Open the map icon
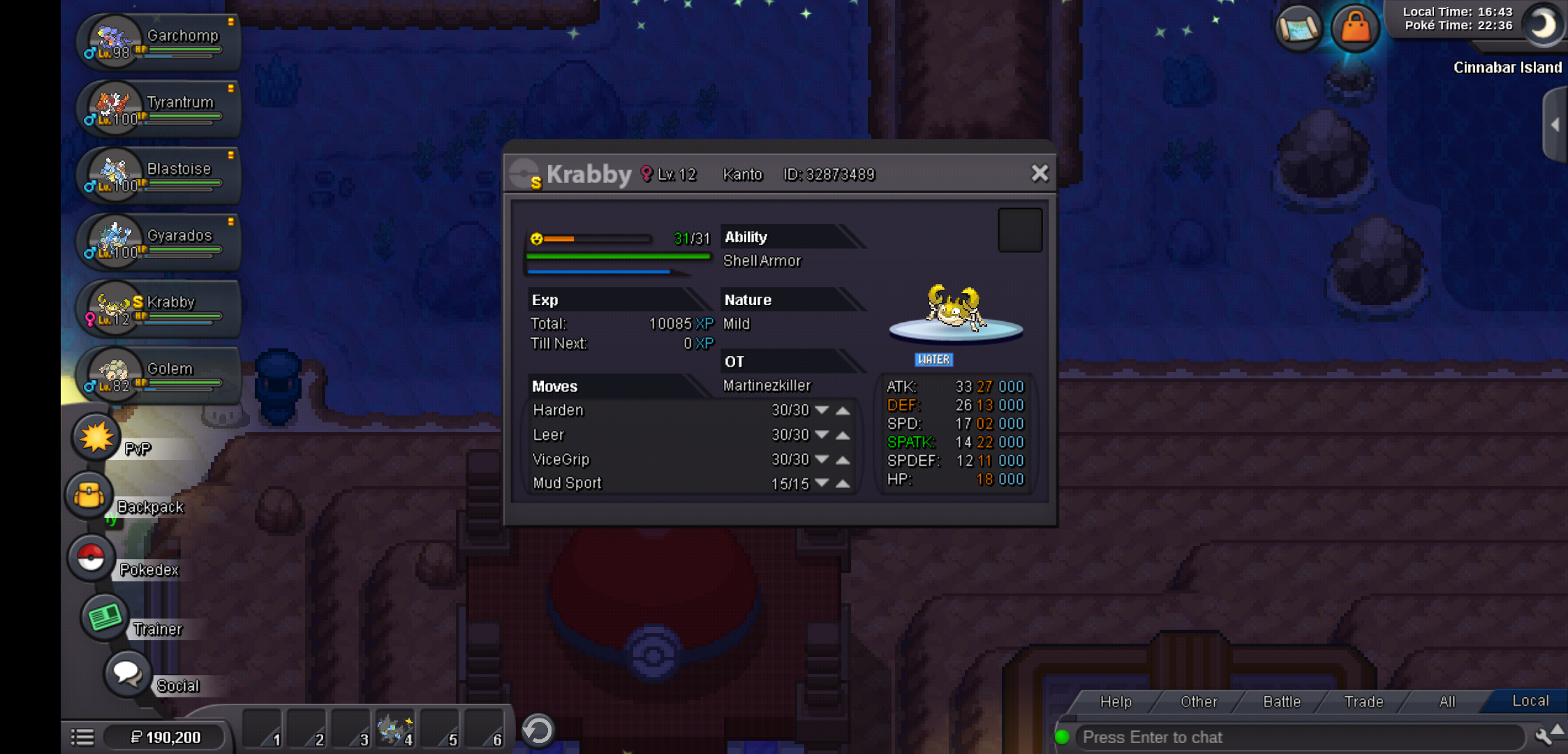 [1299, 28]
